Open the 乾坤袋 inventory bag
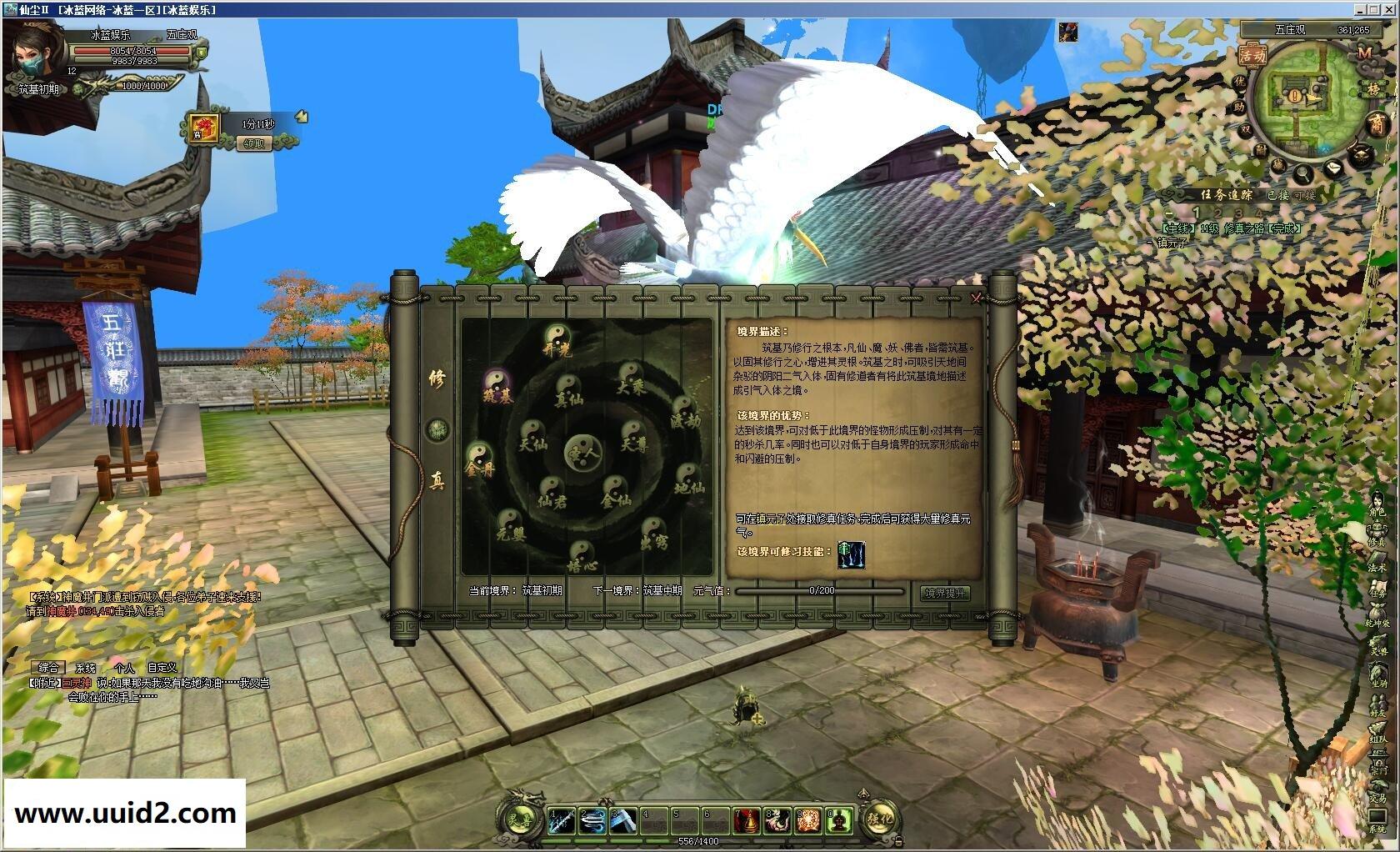The height and width of the screenshot is (852, 1400). (x=1377, y=616)
